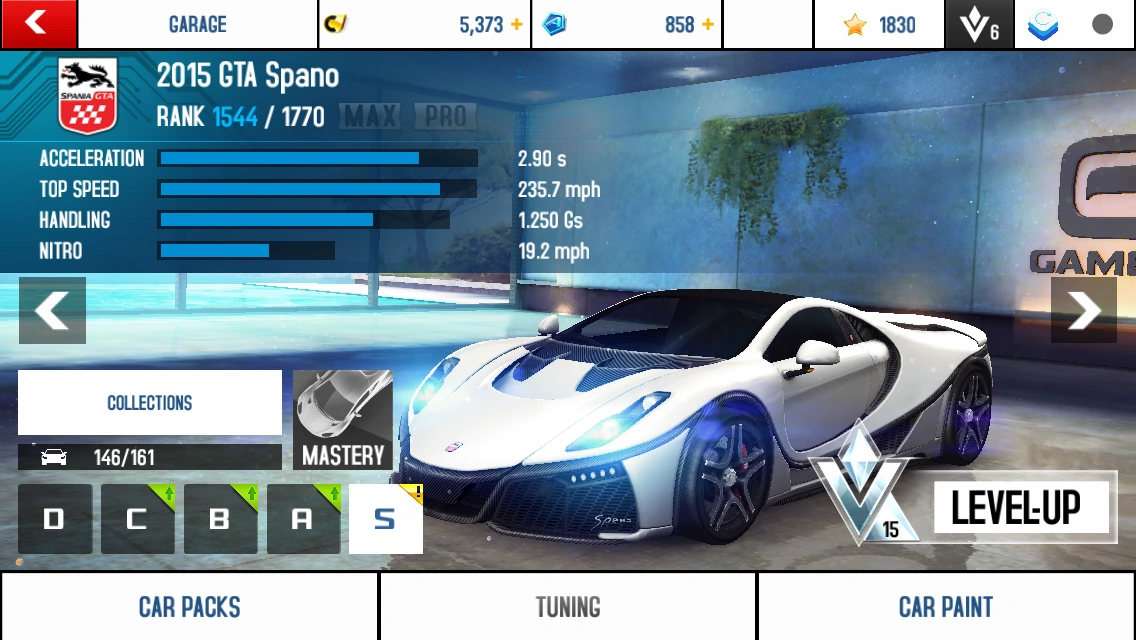Viewport: 1136px width, 640px height.
Task: Open the Car Paint menu
Action: [x=945, y=606]
